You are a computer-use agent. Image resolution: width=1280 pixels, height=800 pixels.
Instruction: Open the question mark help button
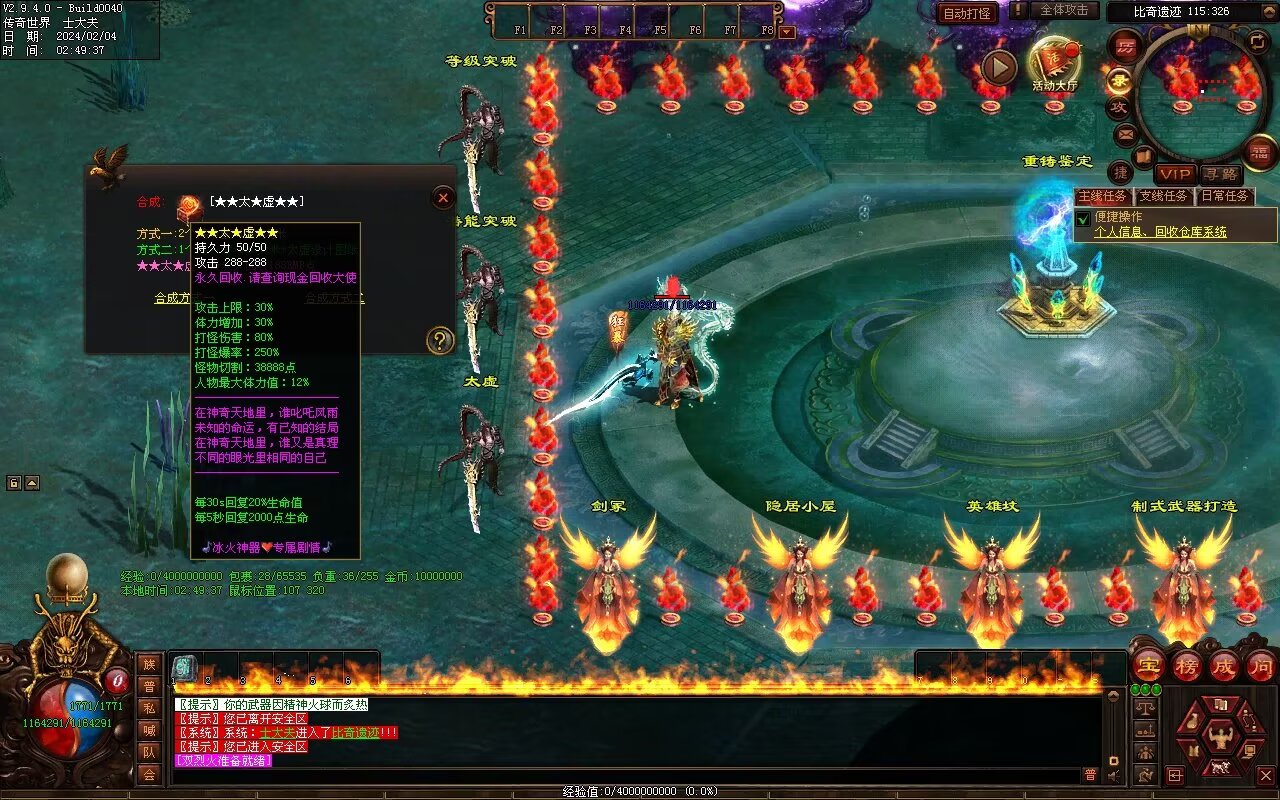coord(440,341)
